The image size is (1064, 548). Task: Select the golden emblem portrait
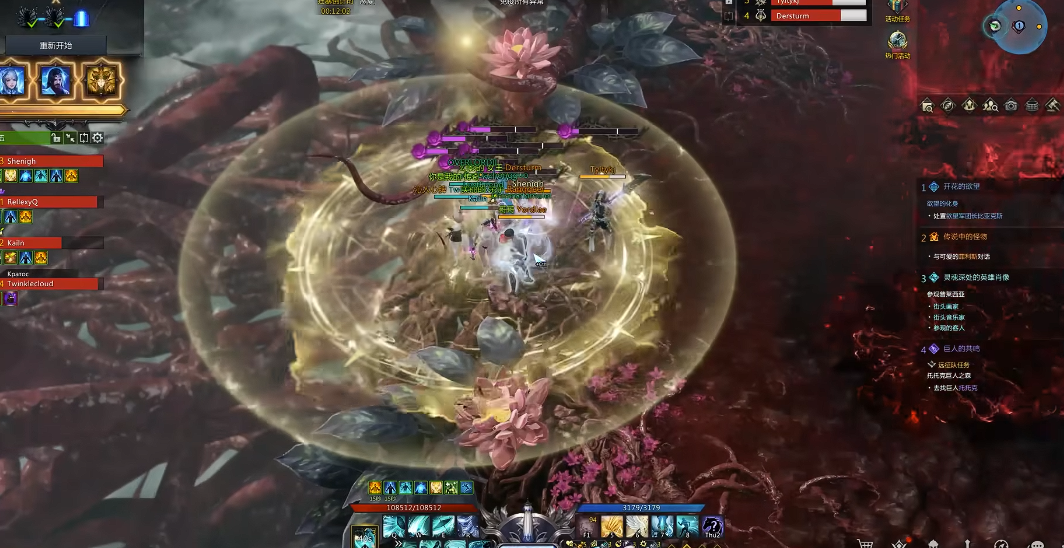coord(101,81)
